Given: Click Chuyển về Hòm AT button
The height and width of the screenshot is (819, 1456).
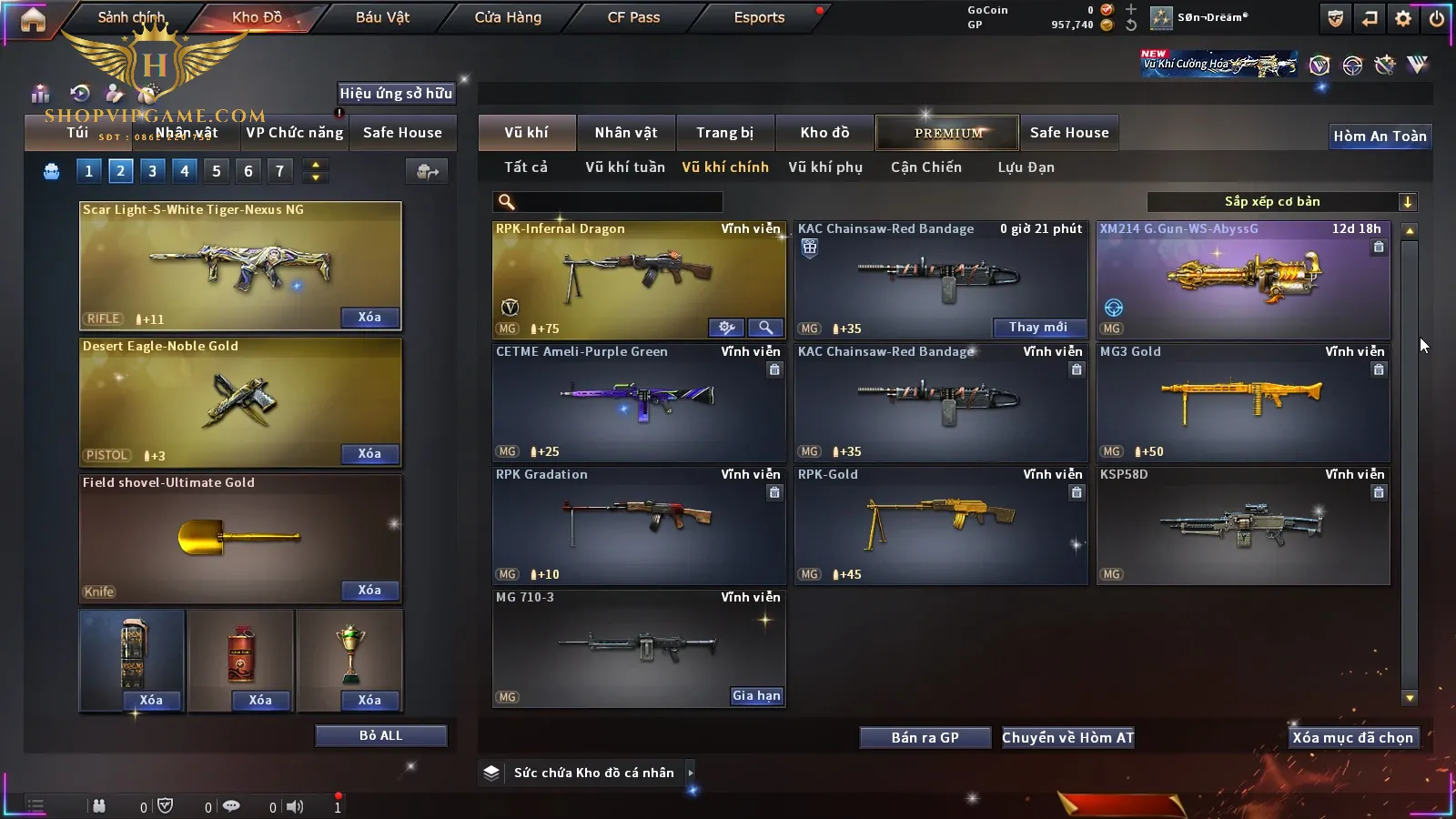Looking at the screenshot, I should tap(1067, 738).
